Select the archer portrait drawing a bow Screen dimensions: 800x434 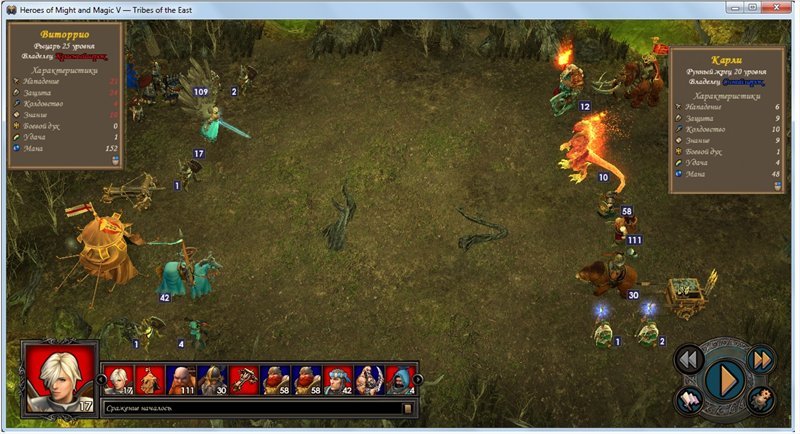[368, 379]
